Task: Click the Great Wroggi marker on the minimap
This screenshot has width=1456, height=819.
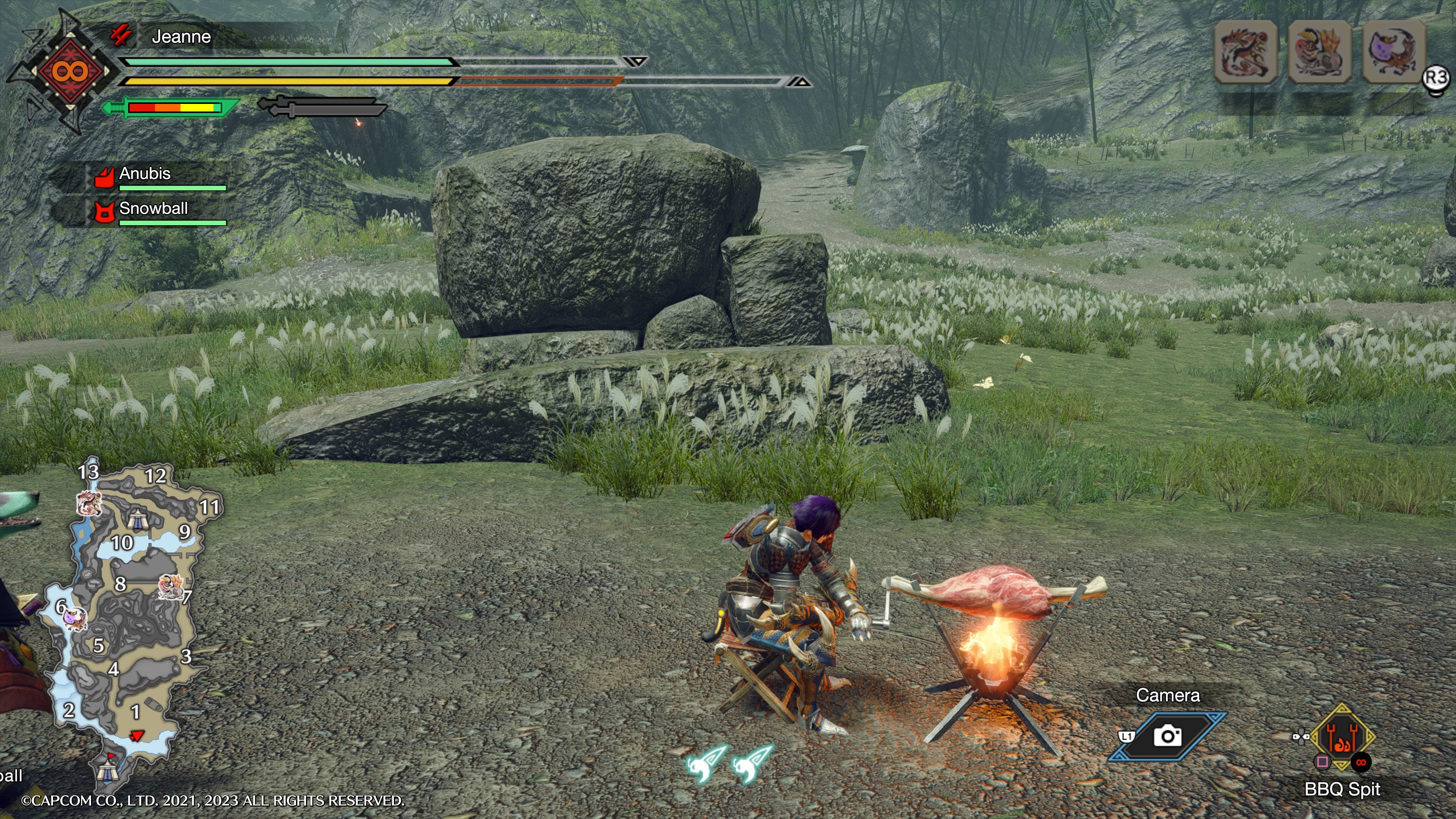Action: point(74,618)
